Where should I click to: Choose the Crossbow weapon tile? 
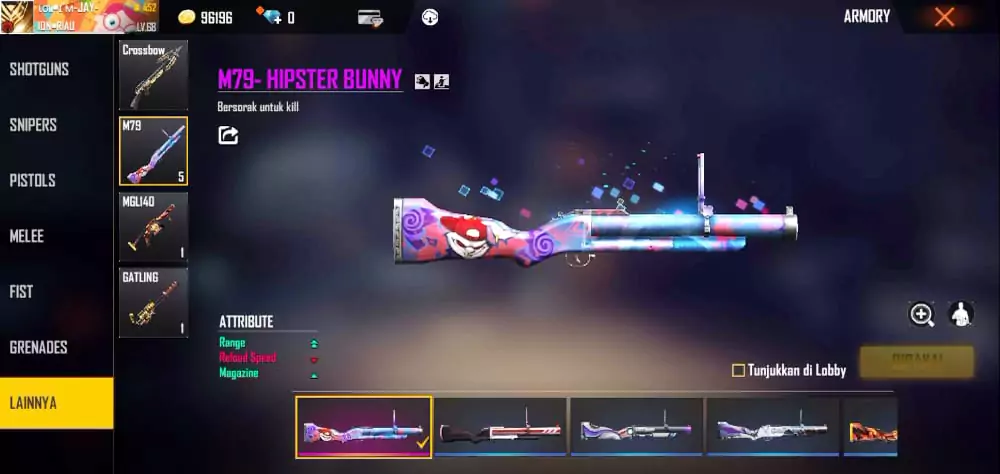click(x=153, y=75)
